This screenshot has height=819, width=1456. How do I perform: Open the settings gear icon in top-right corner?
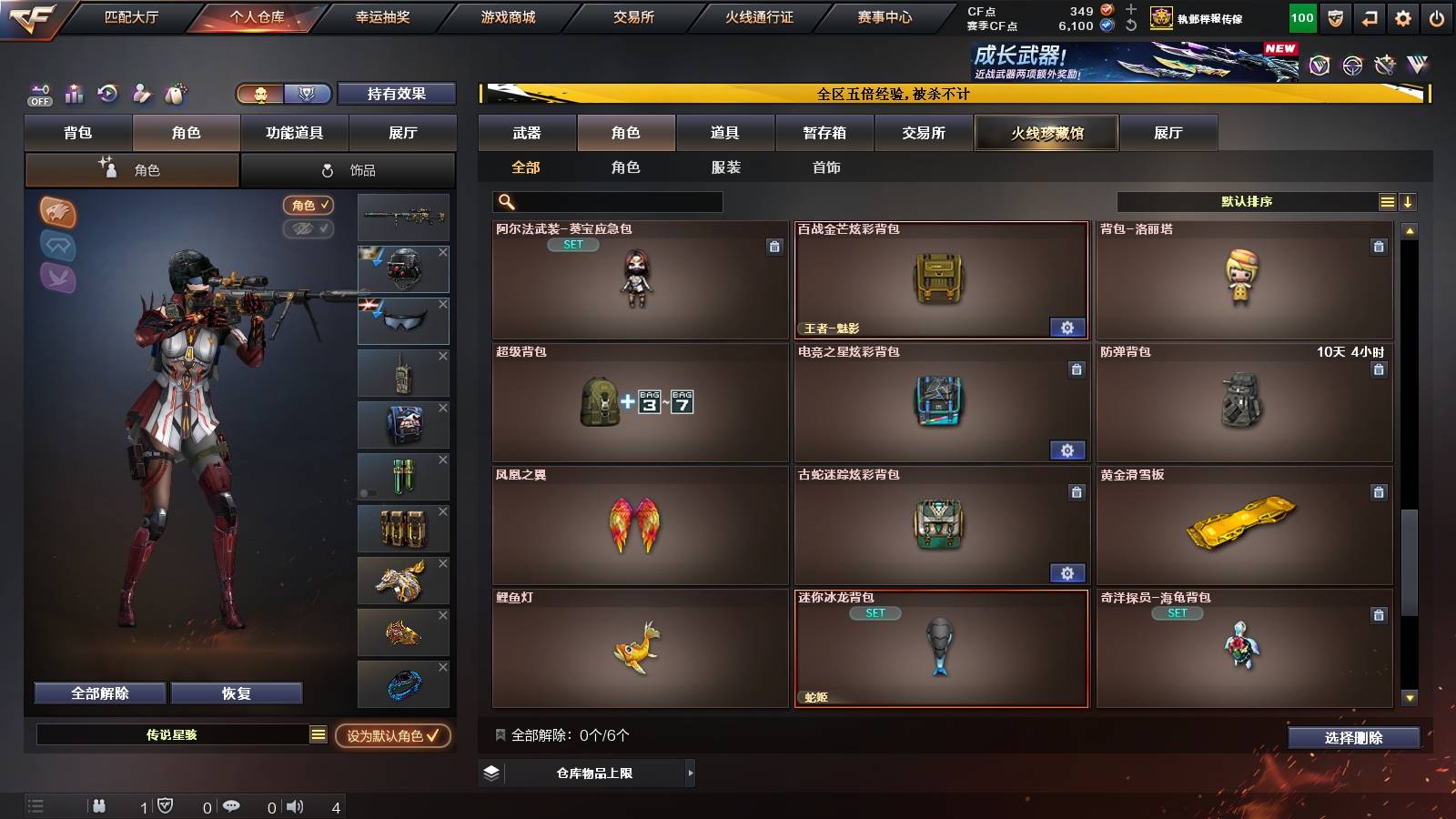coord(1403,17)
